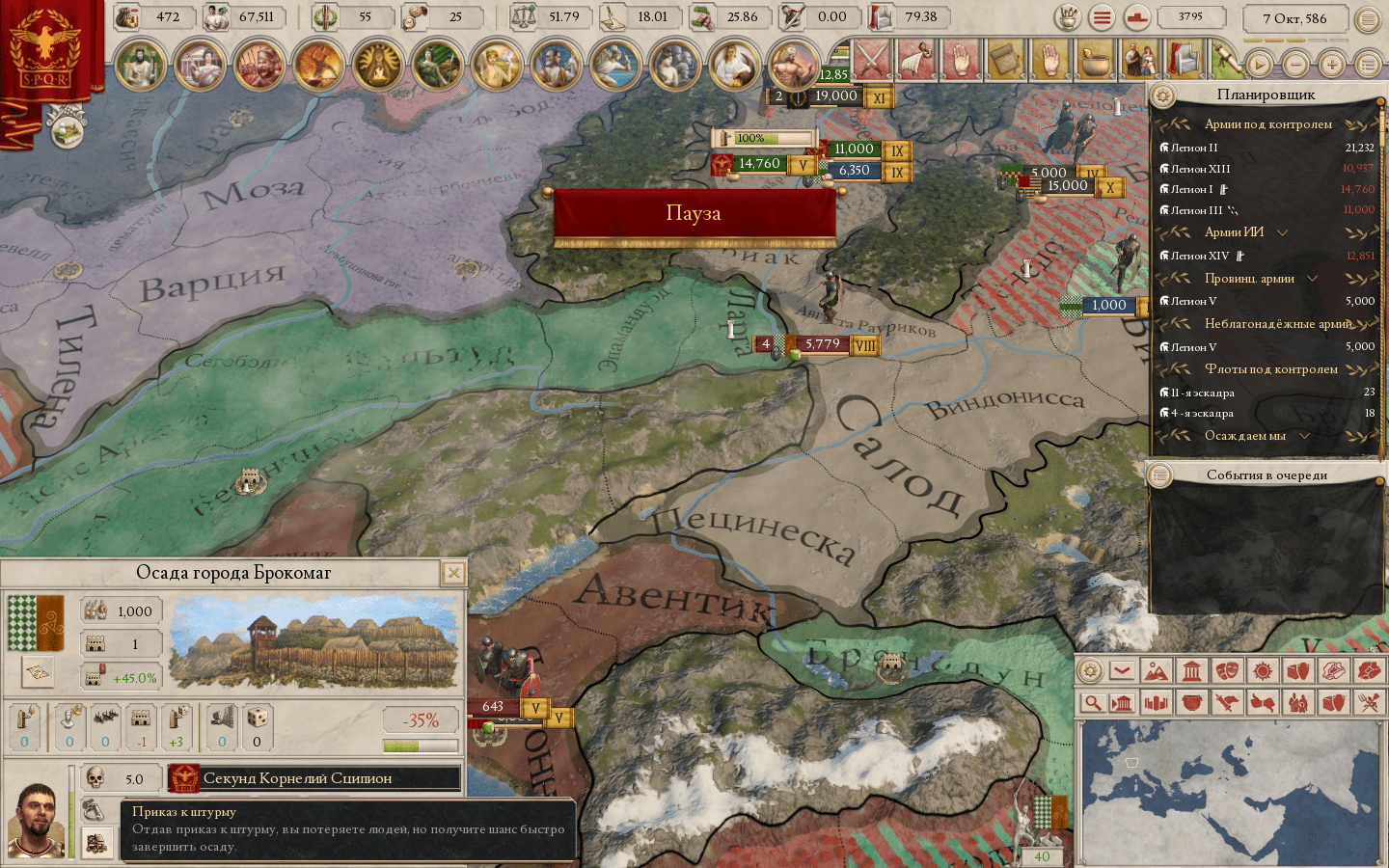This screenshot has height=868, width=1389.
Task: Close the Осада города Брокомаг siege window
Action: tap(453, 574)
